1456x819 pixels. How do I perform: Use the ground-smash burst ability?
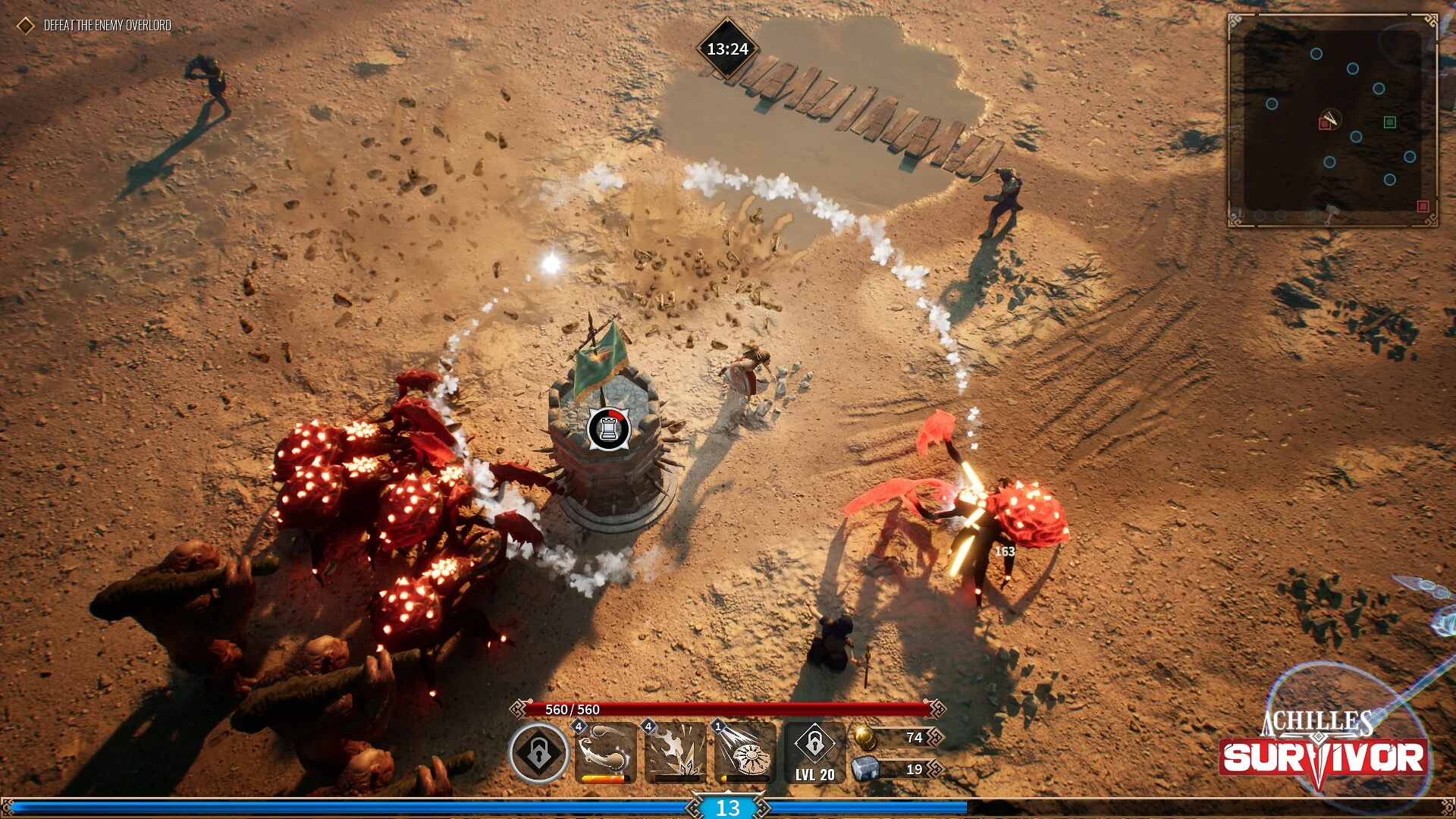pos(675,752)
